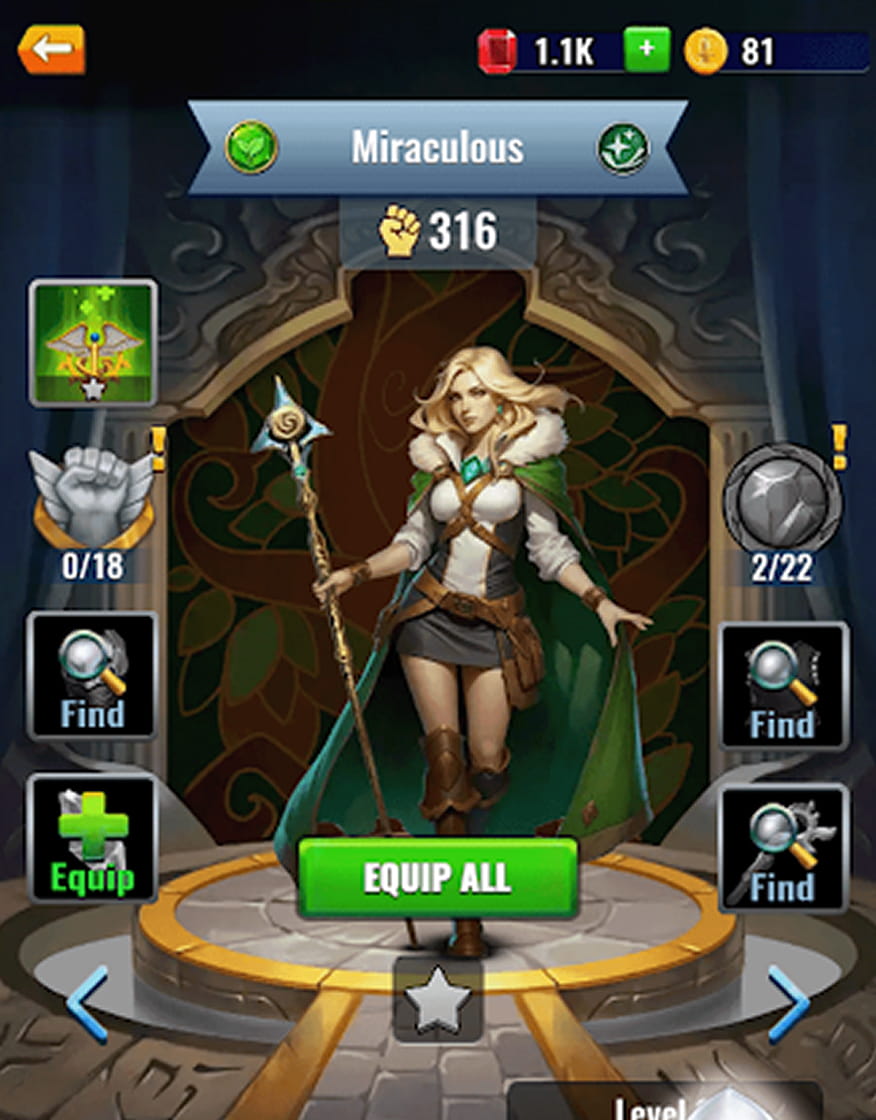Equip the item in the green plus slot
The width and height of the screenshot is (876, 1120).
pyautogui.click(x=92, y=838)
